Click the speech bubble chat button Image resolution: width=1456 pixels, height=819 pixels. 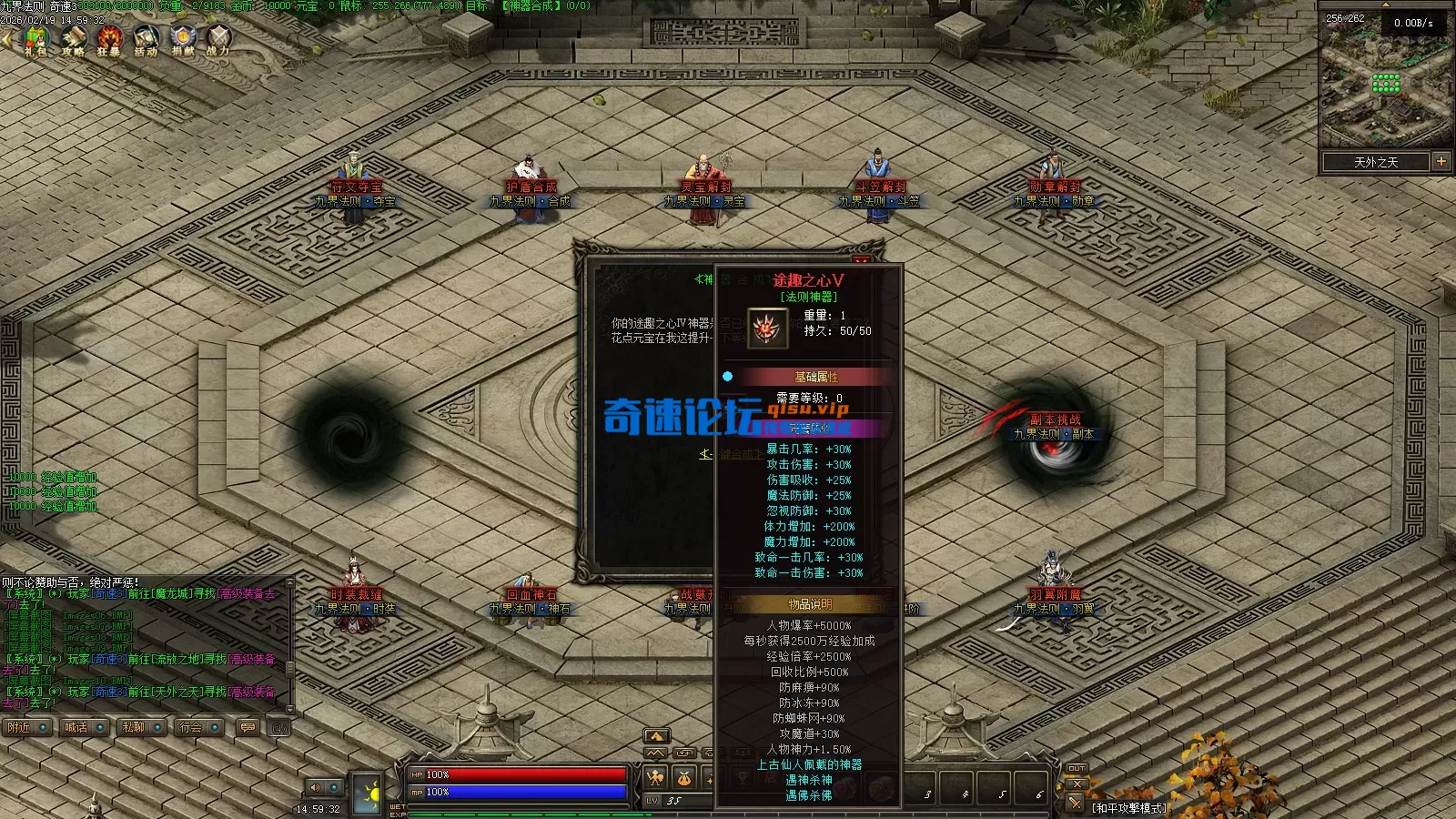pos(248,727)
